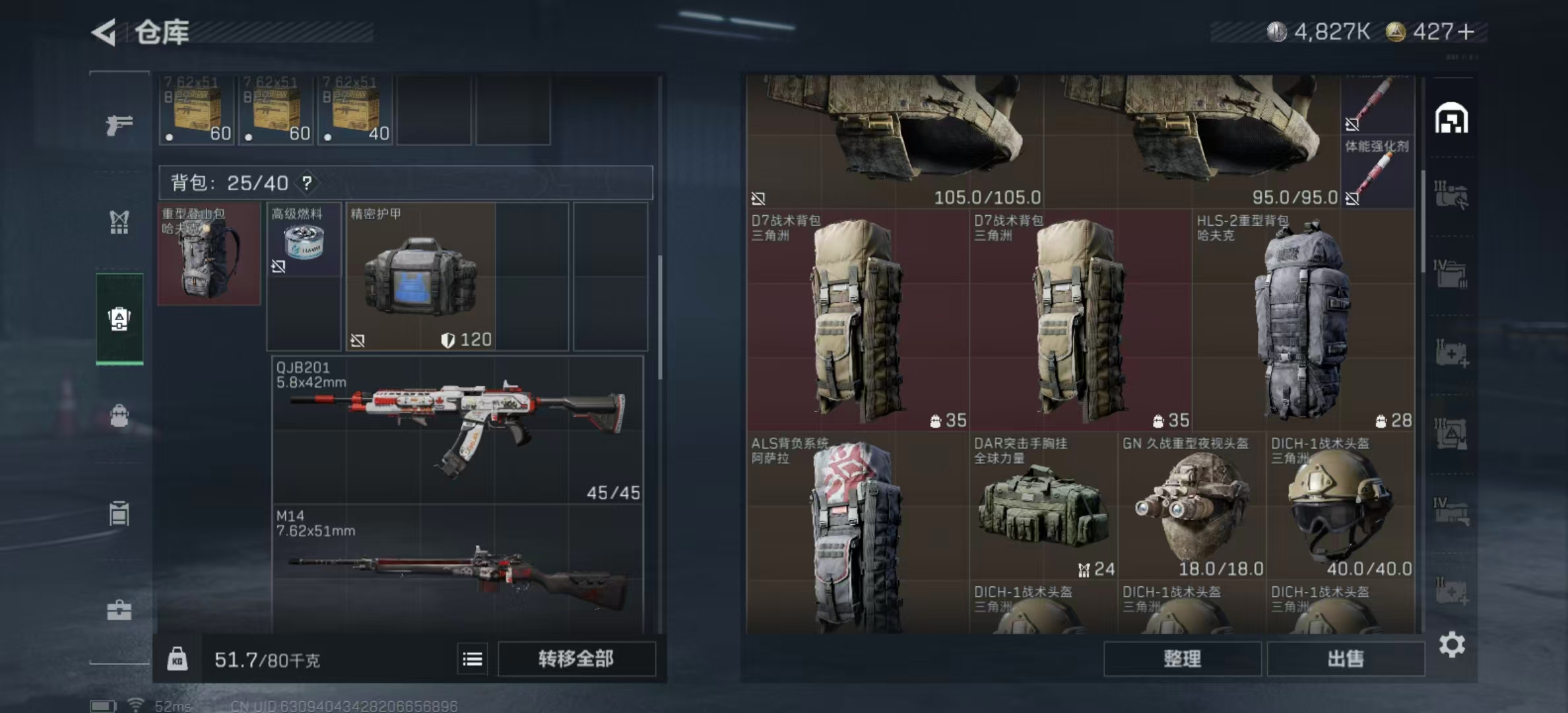Select the 精密护甲 armor repair kit
This screenshot has width=1568, height=713.
coord(420,276)
